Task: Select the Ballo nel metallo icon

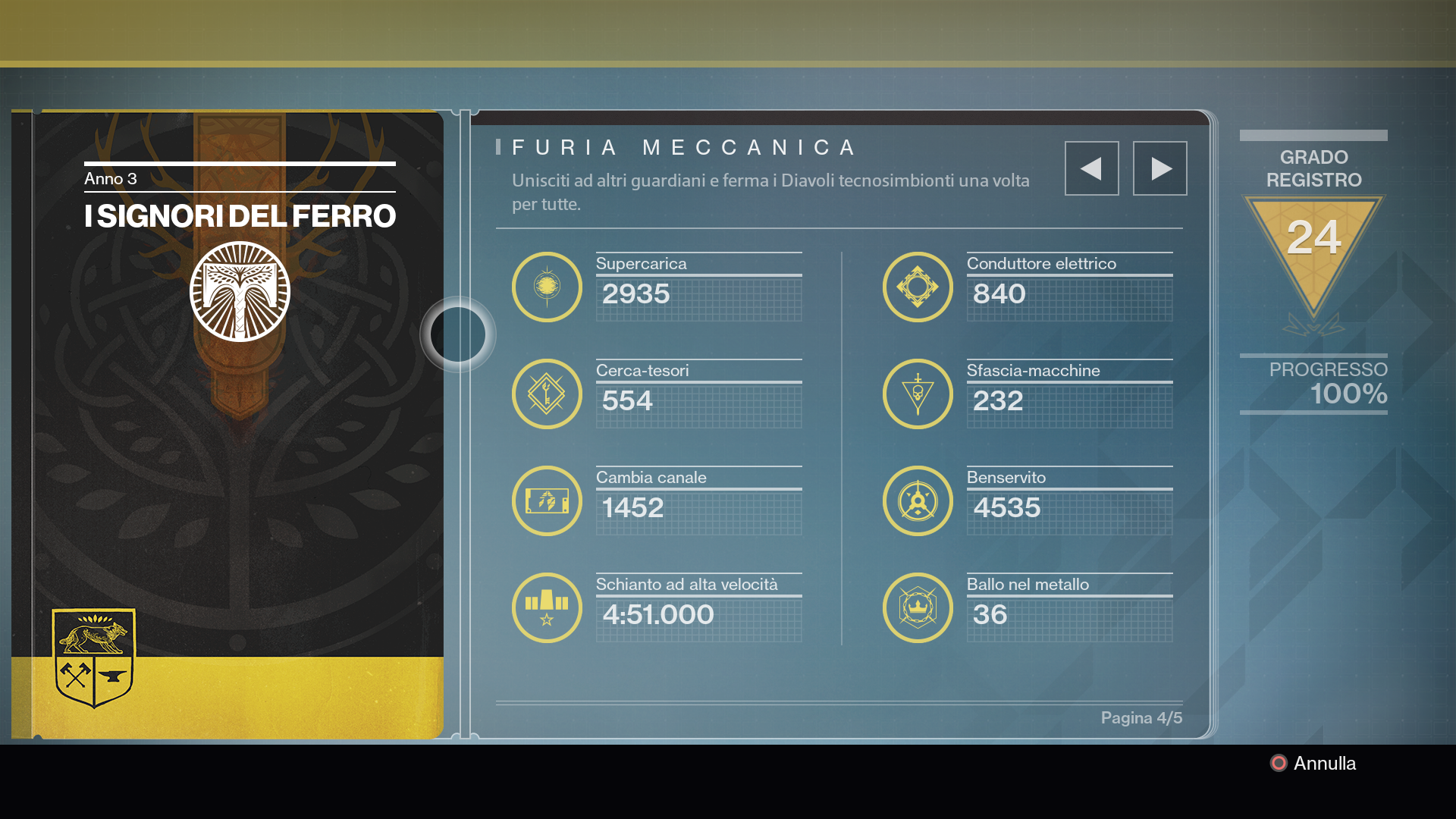Action: point(918,608)
